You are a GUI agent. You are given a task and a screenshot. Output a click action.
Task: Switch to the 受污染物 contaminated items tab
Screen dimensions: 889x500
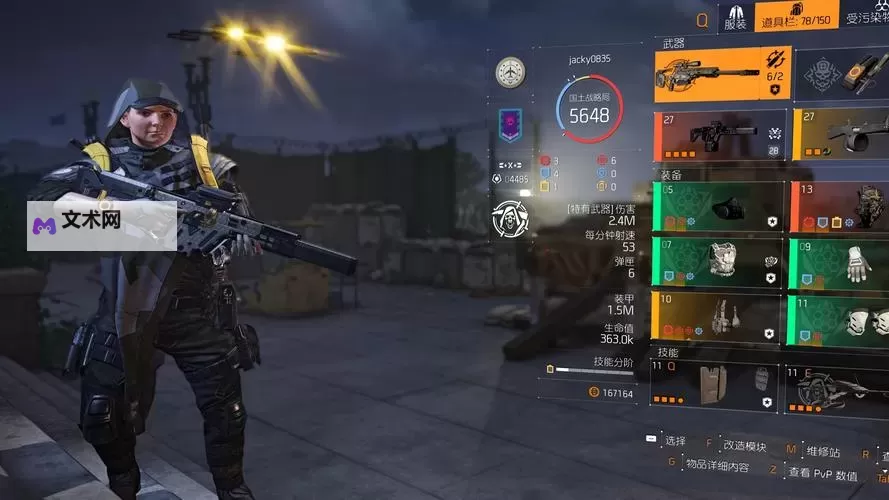[866, 18]
